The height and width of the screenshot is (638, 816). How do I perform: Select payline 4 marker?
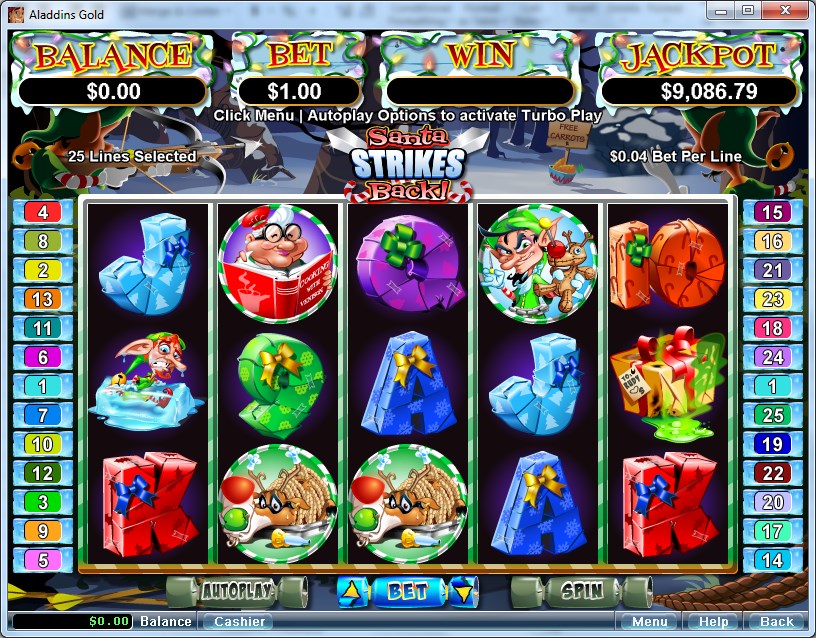(x=43, y=212)
